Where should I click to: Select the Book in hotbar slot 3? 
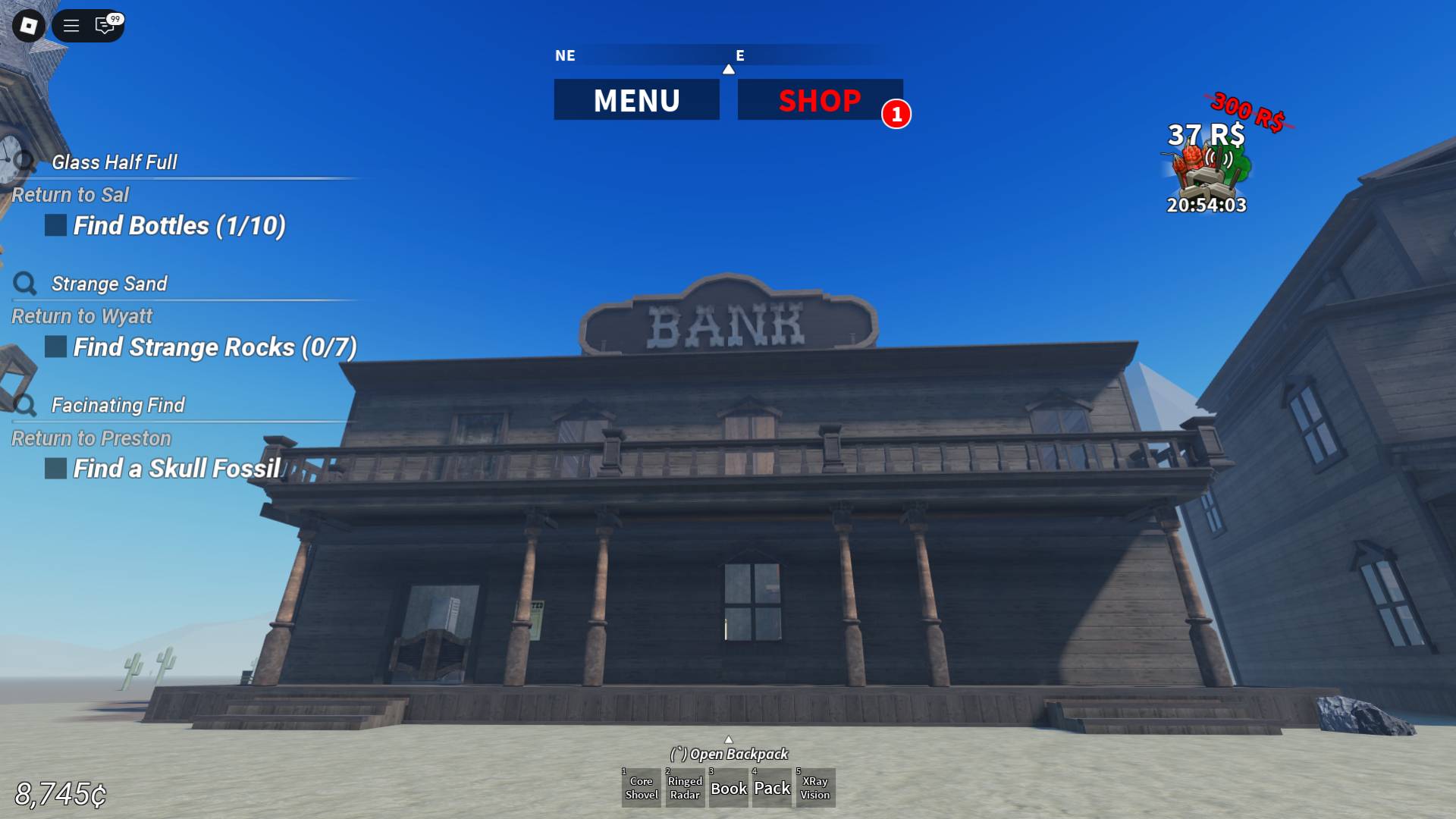tap(728, 788)
